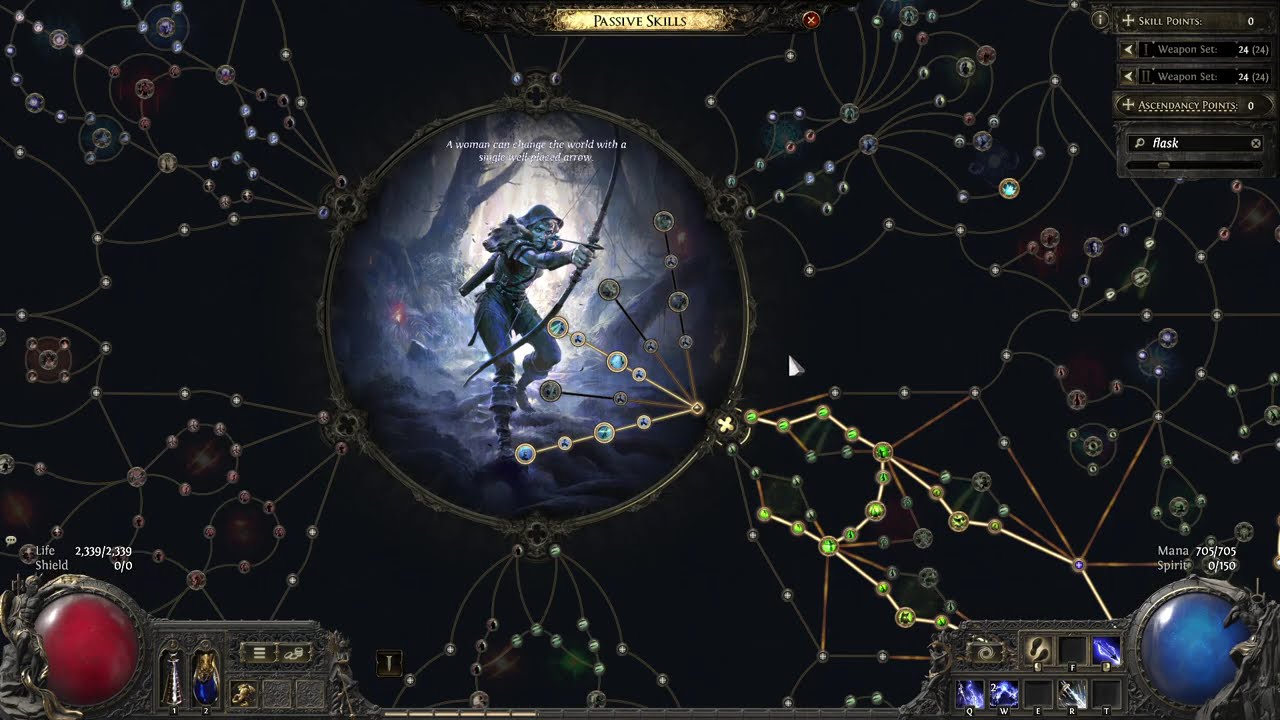Select the Q lightning skill
1280x720 pixels.
tap(970, 693)
